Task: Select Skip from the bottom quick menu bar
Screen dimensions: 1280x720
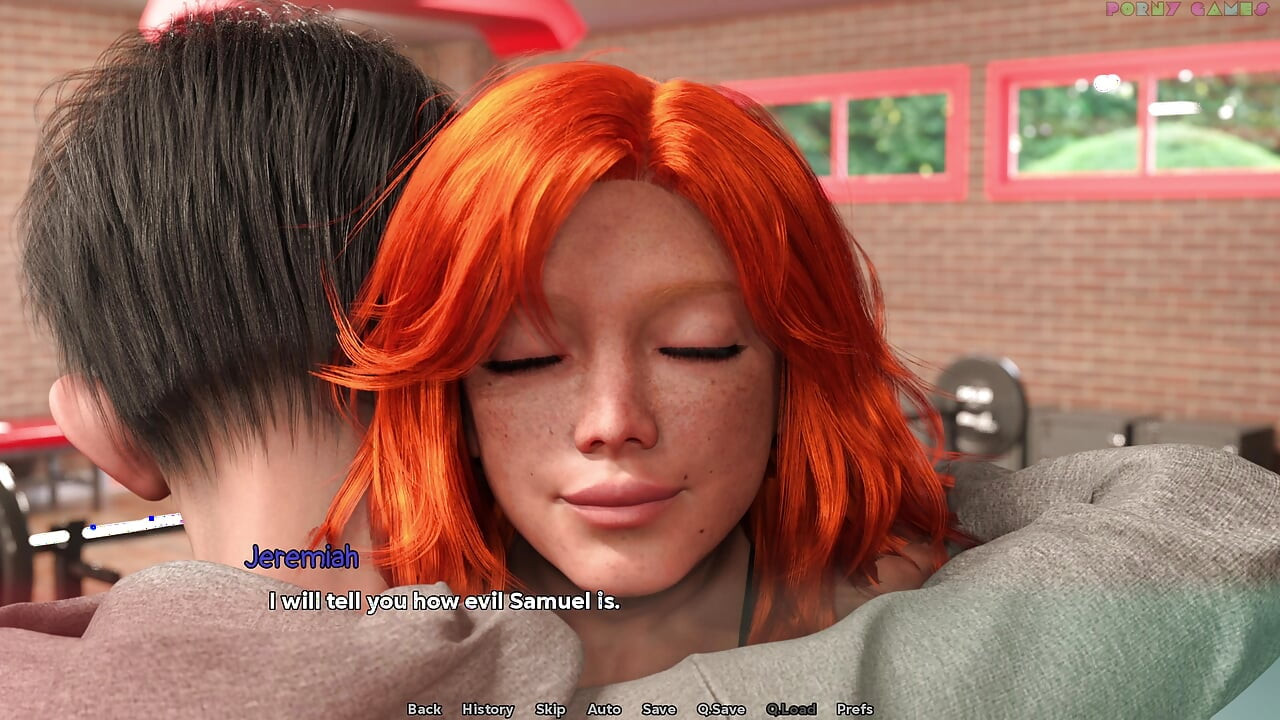Action: point(549,709)
